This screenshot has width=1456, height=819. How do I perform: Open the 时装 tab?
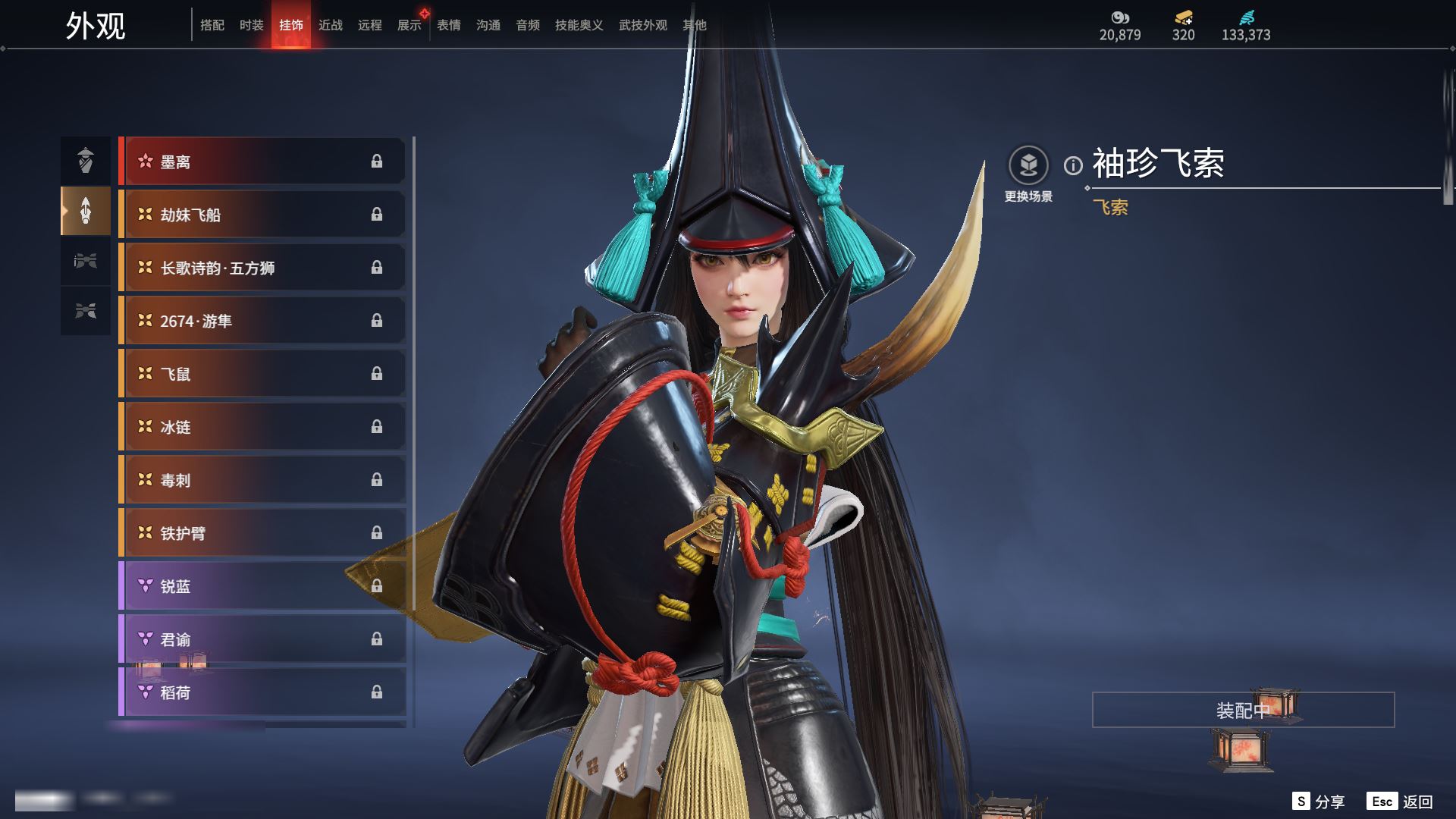point(252,25)
